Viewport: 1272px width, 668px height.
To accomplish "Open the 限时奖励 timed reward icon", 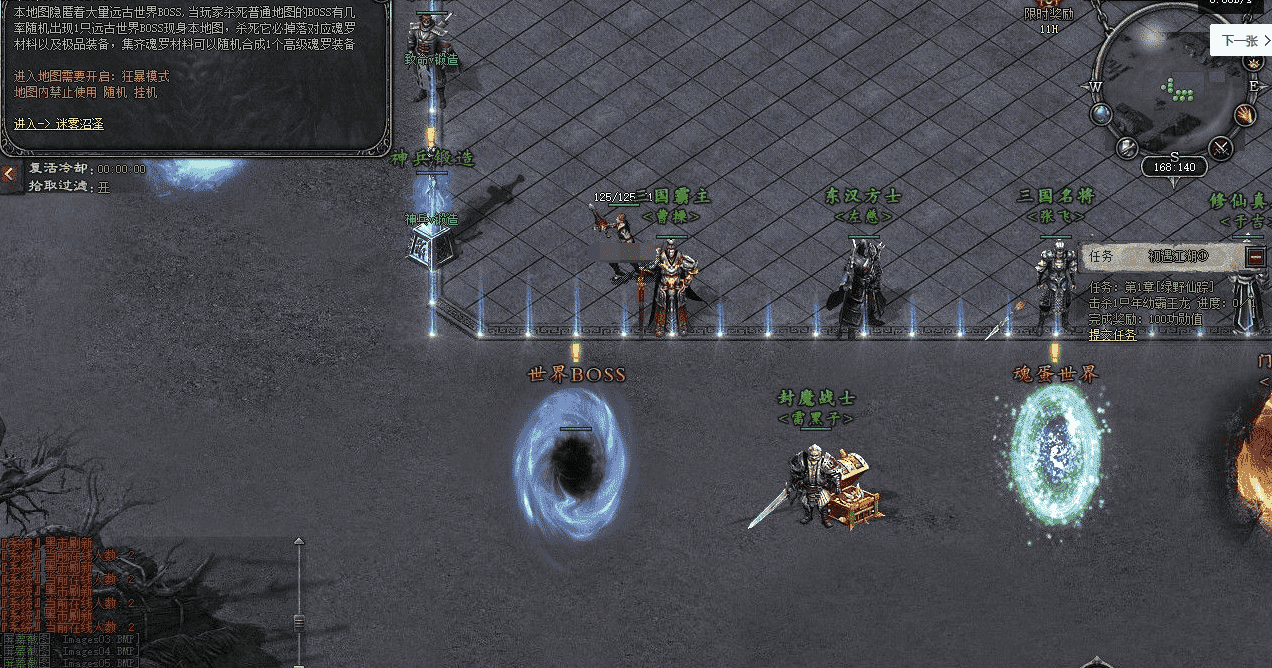I will [x=1049, y=13].
